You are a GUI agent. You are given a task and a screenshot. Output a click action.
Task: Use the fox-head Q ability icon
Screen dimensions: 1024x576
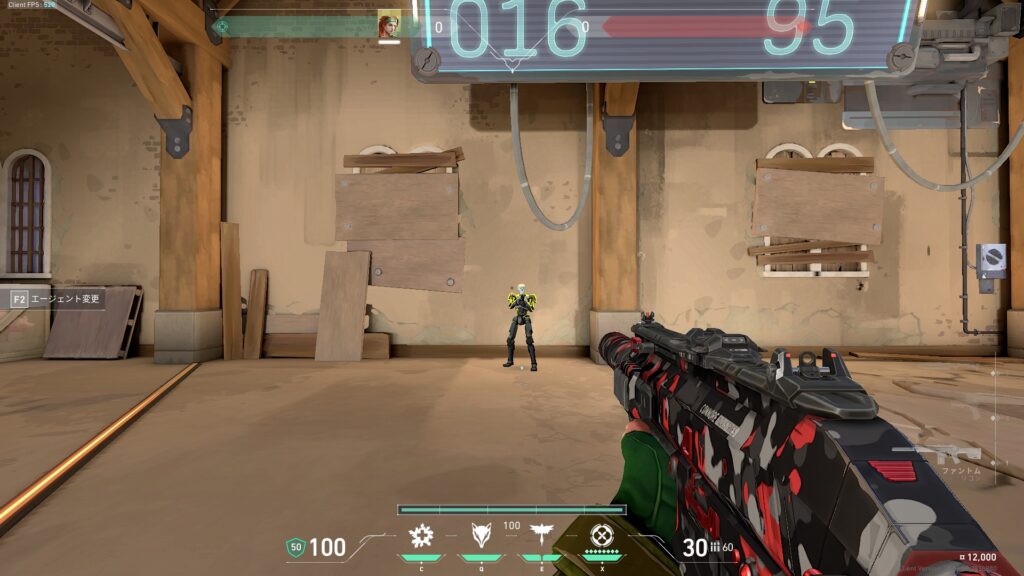coord(481,535)
